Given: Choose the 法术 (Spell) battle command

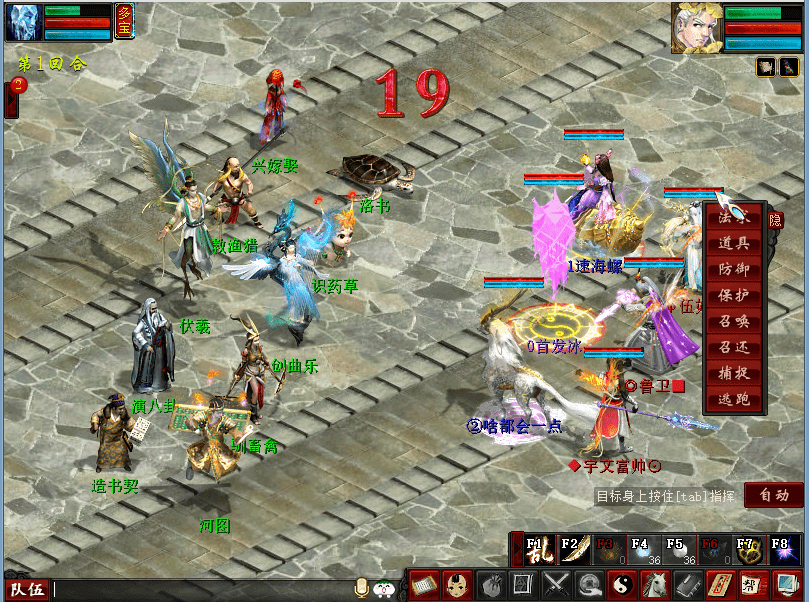Looking at the screenshot, I should 734,217.
